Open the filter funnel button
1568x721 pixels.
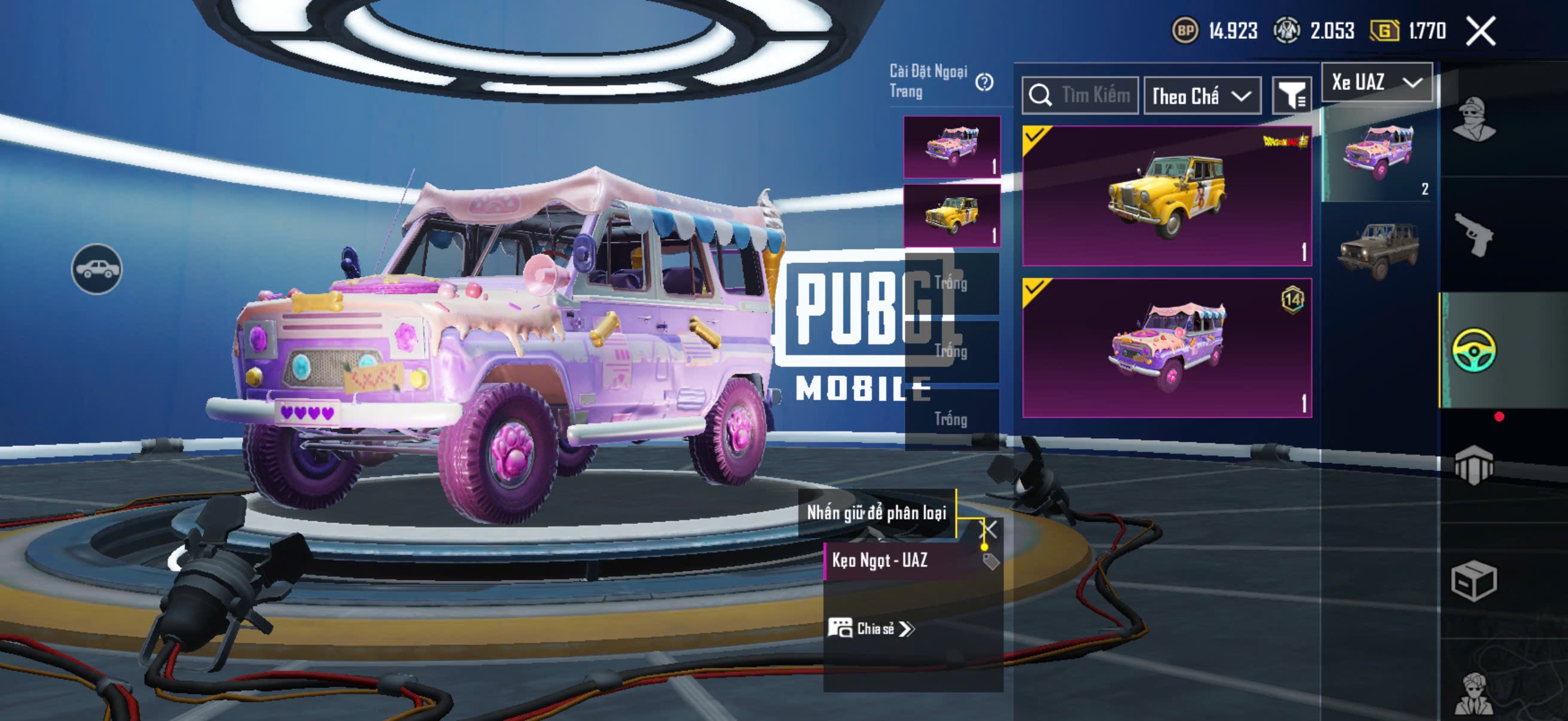tap(1291, 96)
